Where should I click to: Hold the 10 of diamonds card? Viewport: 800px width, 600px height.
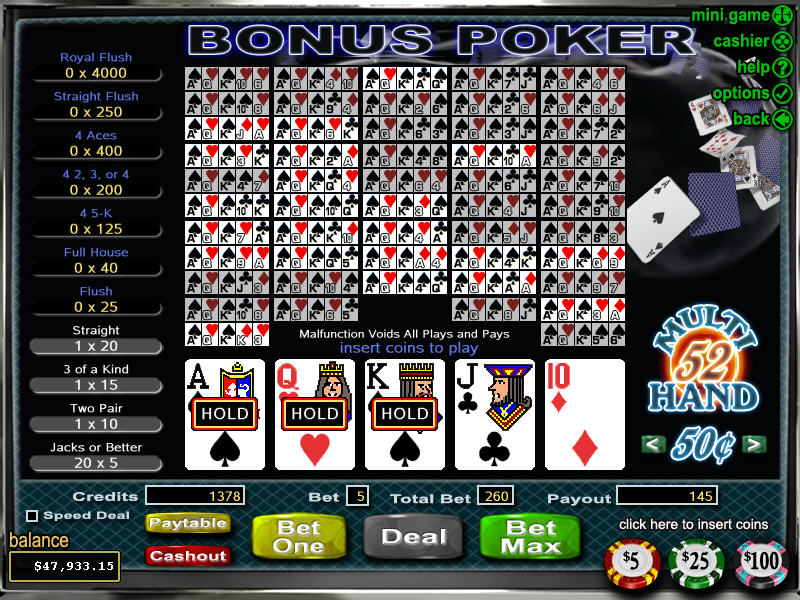coord(585,414)
